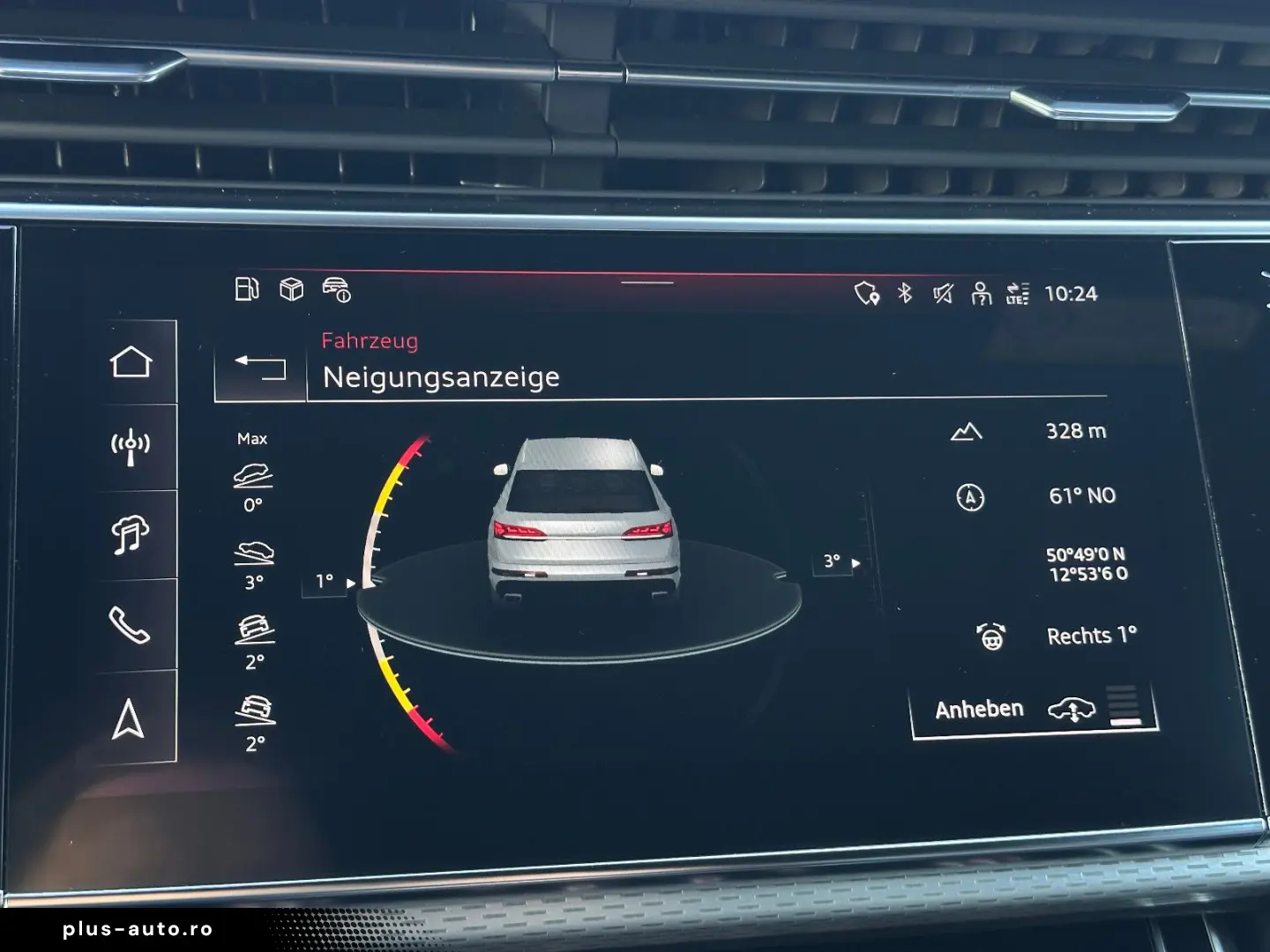Select the steering angle icon near Rechts 1°
The height and width of the screenshot is (952, 1270).
[x=991, y=636]
